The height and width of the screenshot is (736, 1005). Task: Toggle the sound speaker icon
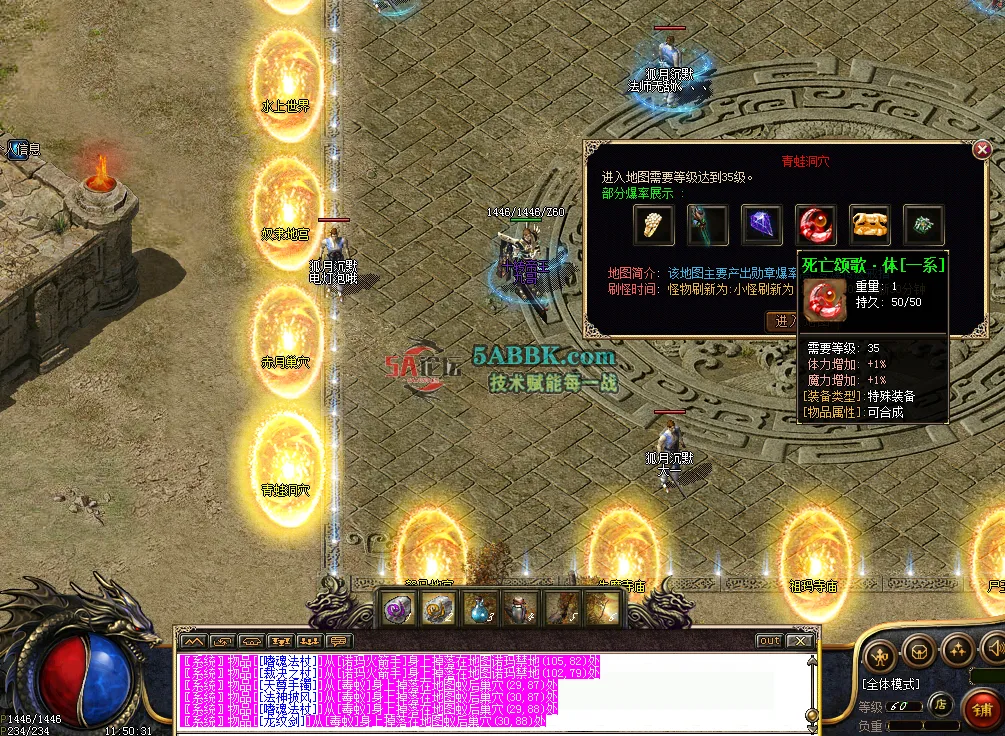coord(994,648)
